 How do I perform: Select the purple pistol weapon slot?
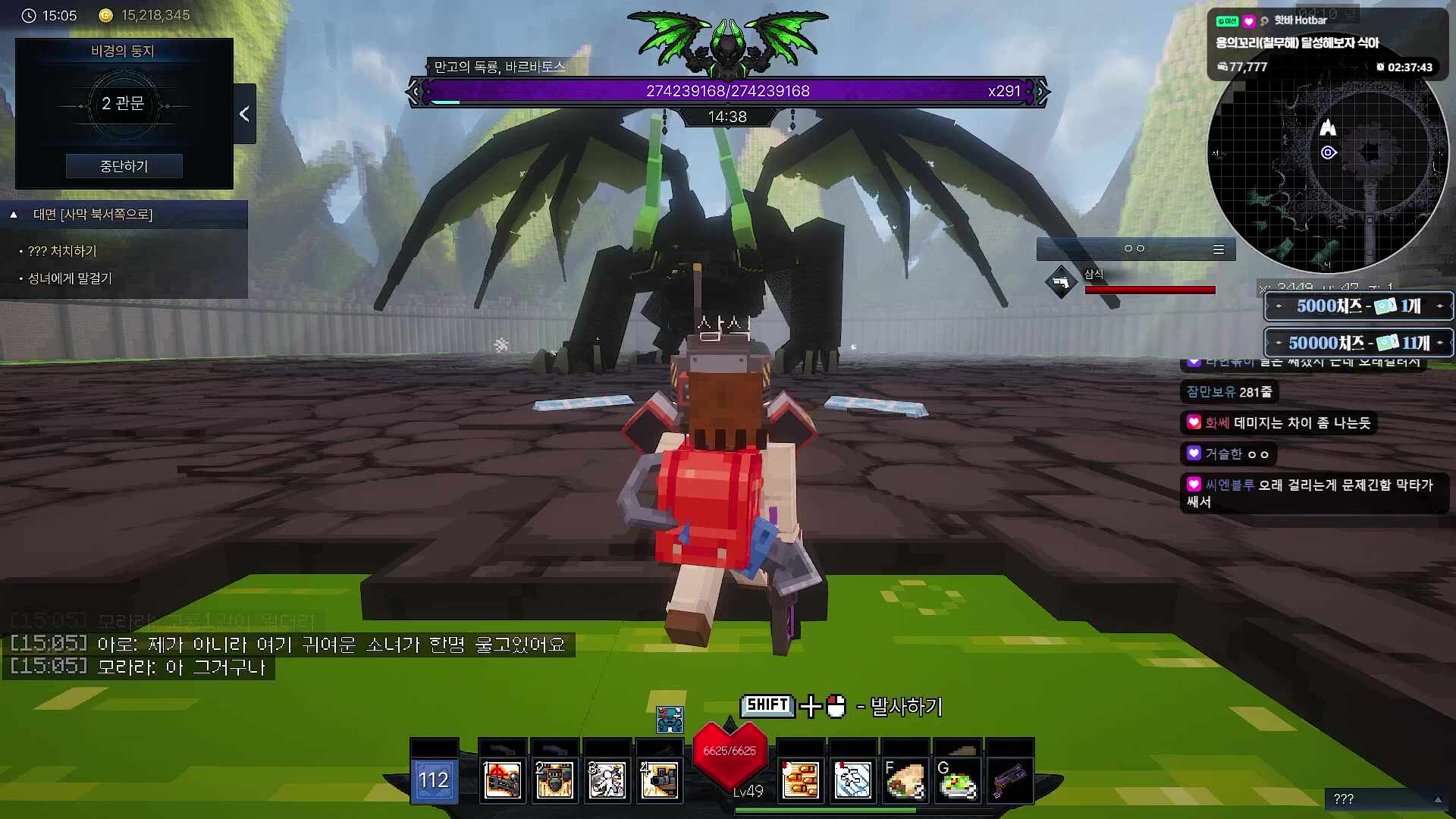pyautogui.click(x=1009, y=780)
